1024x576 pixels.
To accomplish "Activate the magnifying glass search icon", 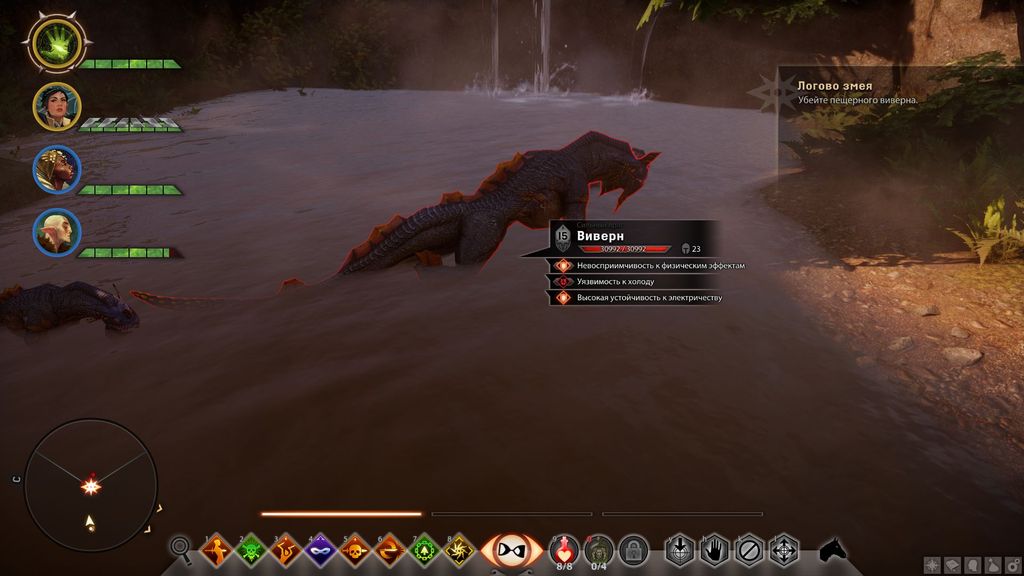I will pyautogui.click(x=181, y=548).
